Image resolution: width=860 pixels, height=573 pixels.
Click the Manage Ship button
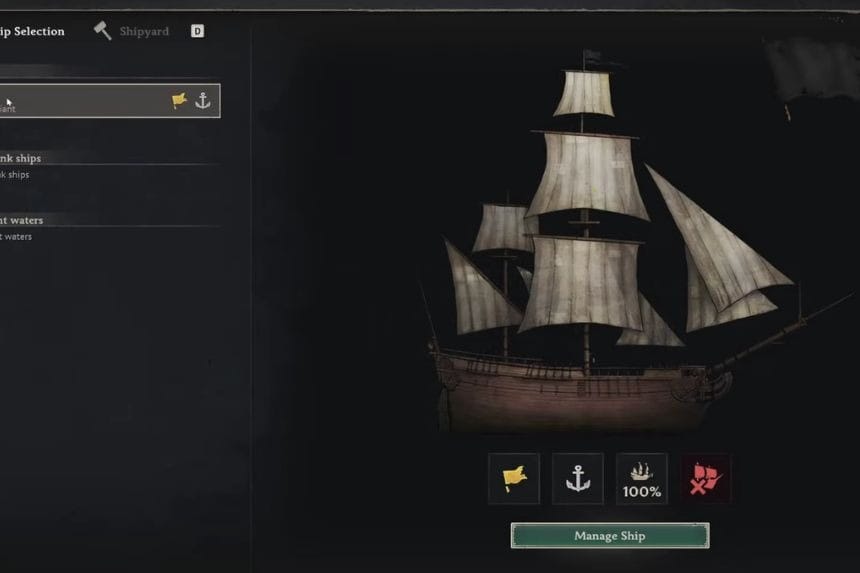609,536
